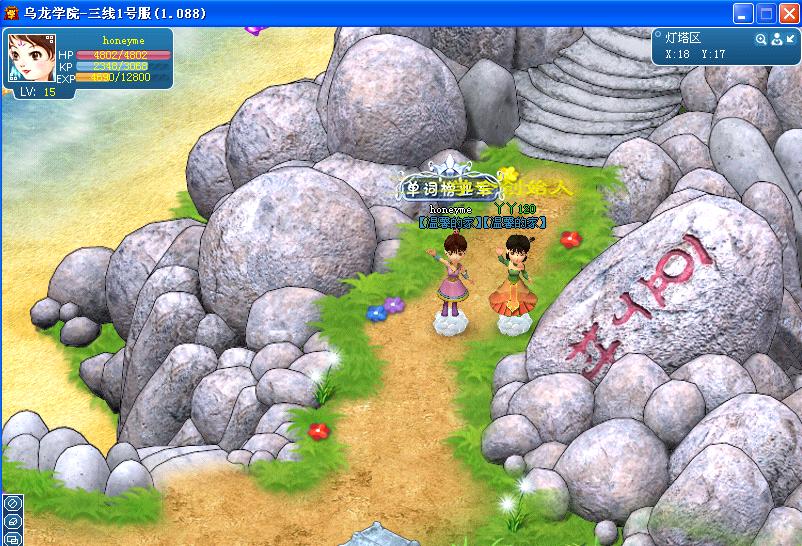Maximize the game window
Image resolution: width=802 pixels, height=546 pixels.
click(x=765, y=14)
